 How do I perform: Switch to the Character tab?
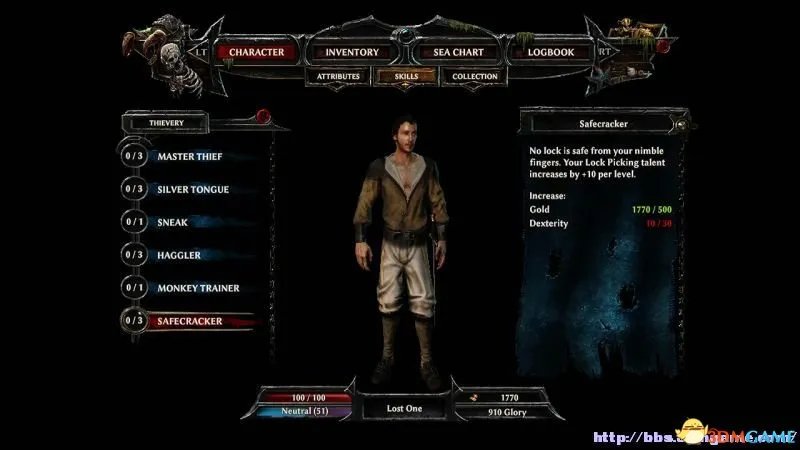point(257,52)
